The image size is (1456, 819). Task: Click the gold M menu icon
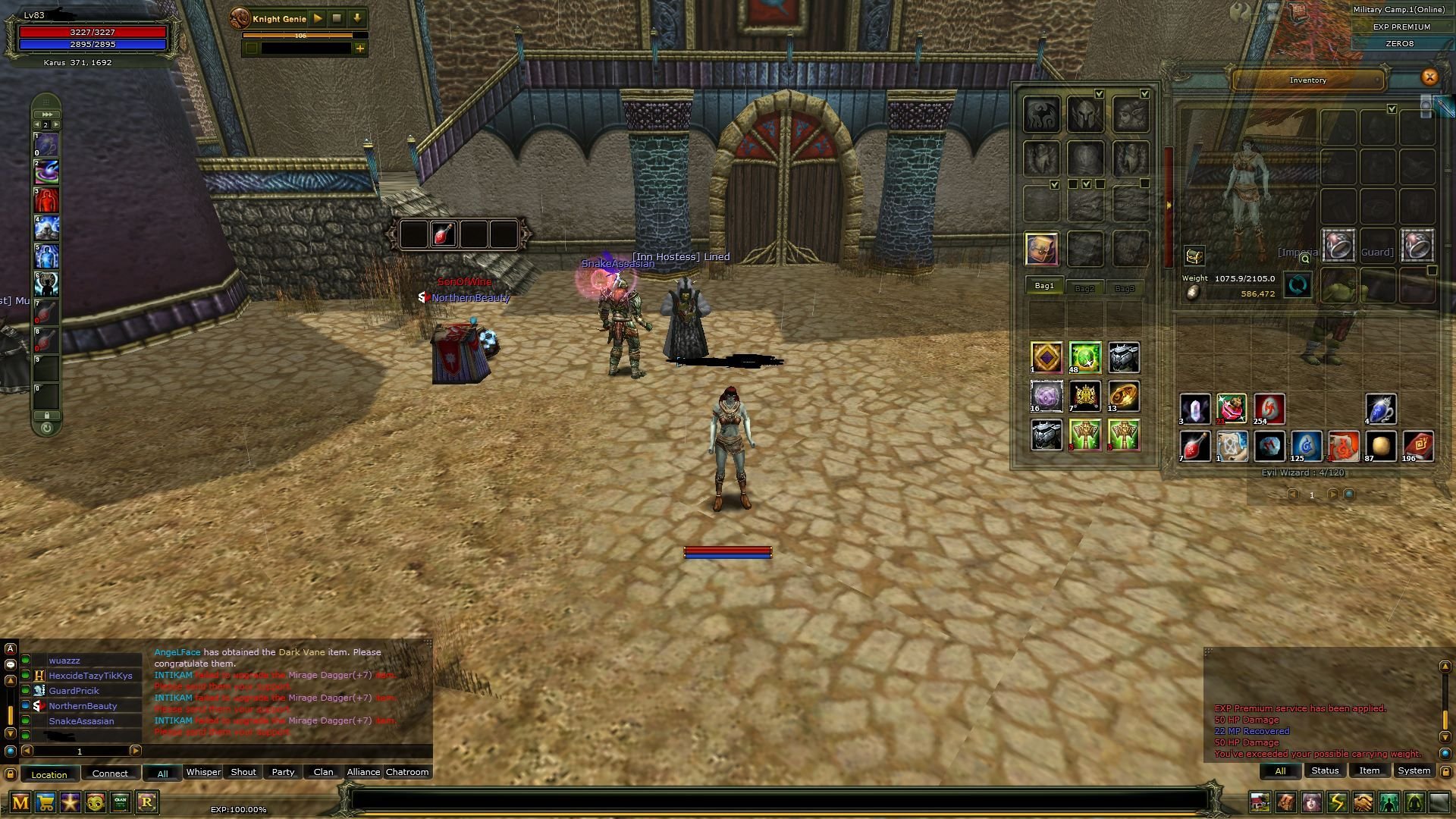coord(20,802)
